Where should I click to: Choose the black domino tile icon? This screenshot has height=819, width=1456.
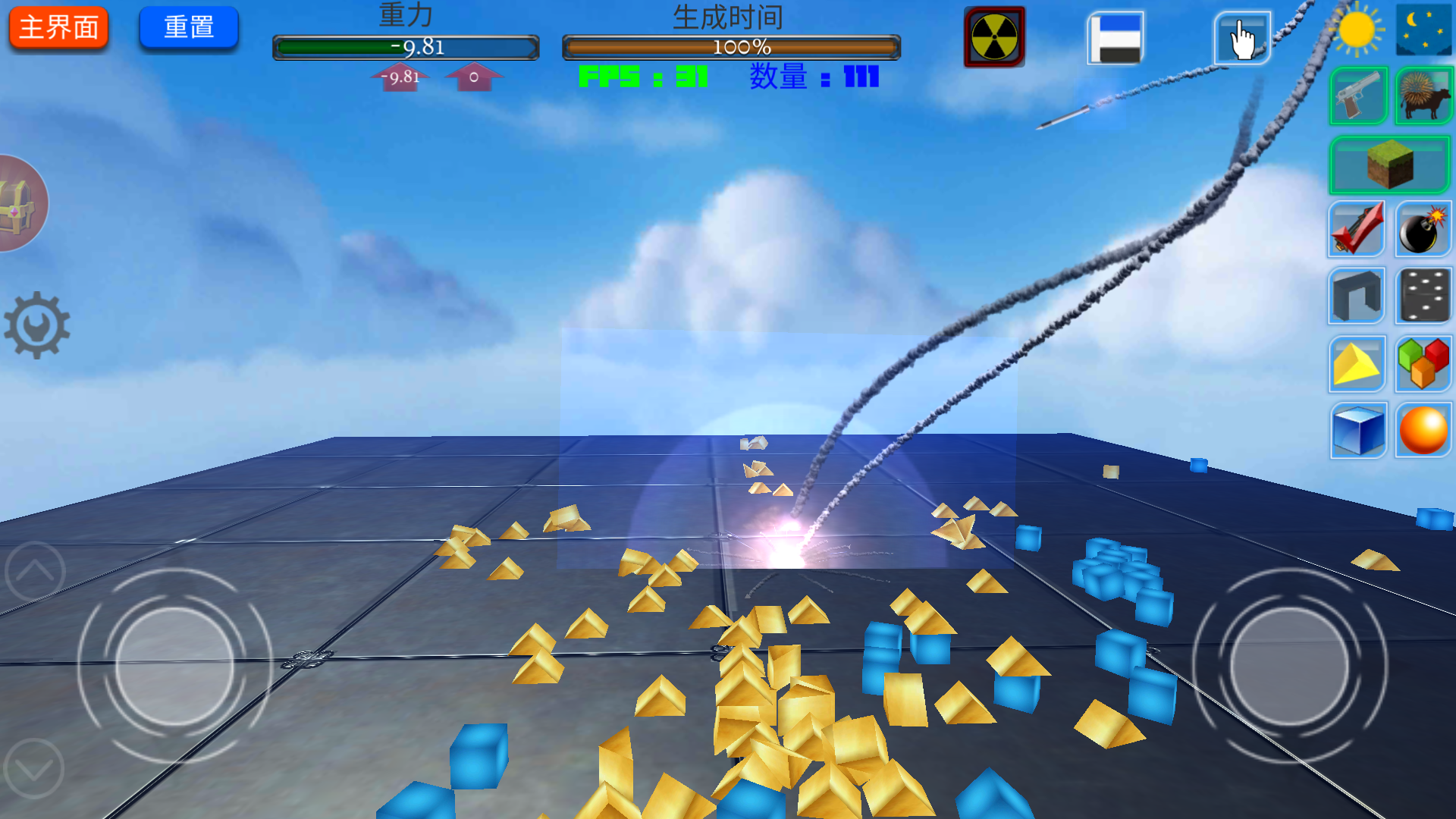pyautogui.click(x=1423, y=296)
